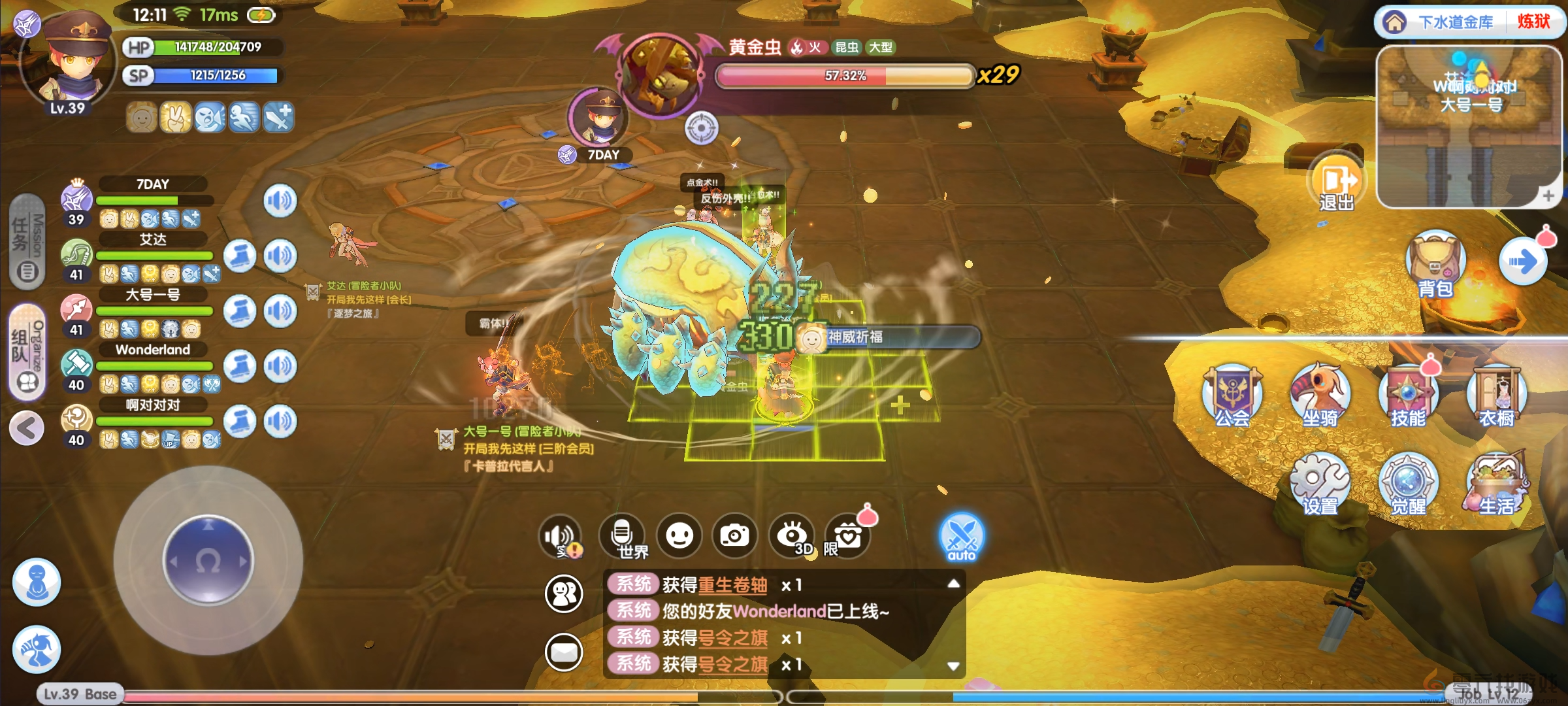This screenshot has height=706, width=1568.
Task: Open the emoji expressions menu
Action: [x=679, y=536]
